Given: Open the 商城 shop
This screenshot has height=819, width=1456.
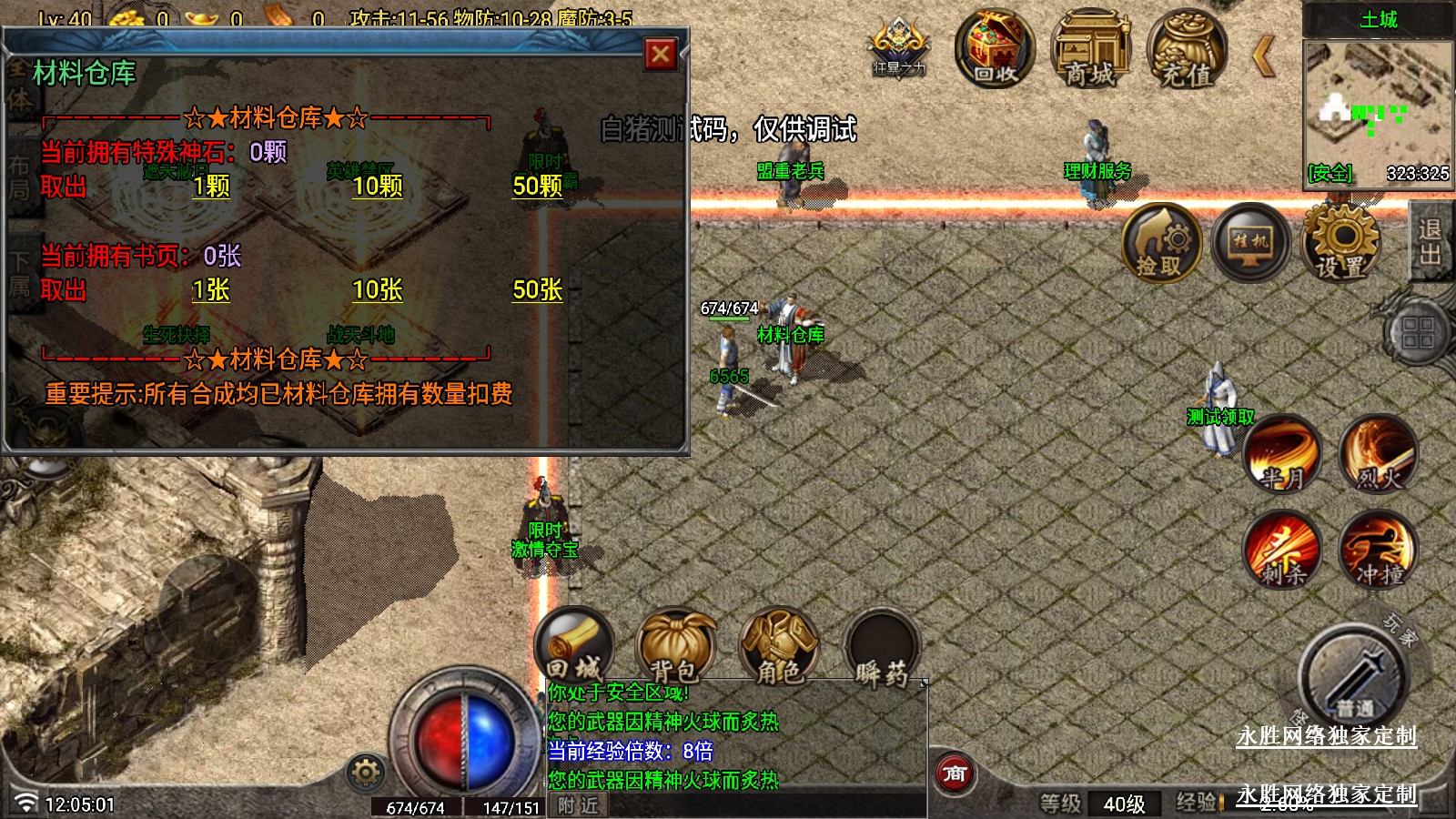Looking at the screenshot, I should pyautogui.click(x=1089, y=50).
